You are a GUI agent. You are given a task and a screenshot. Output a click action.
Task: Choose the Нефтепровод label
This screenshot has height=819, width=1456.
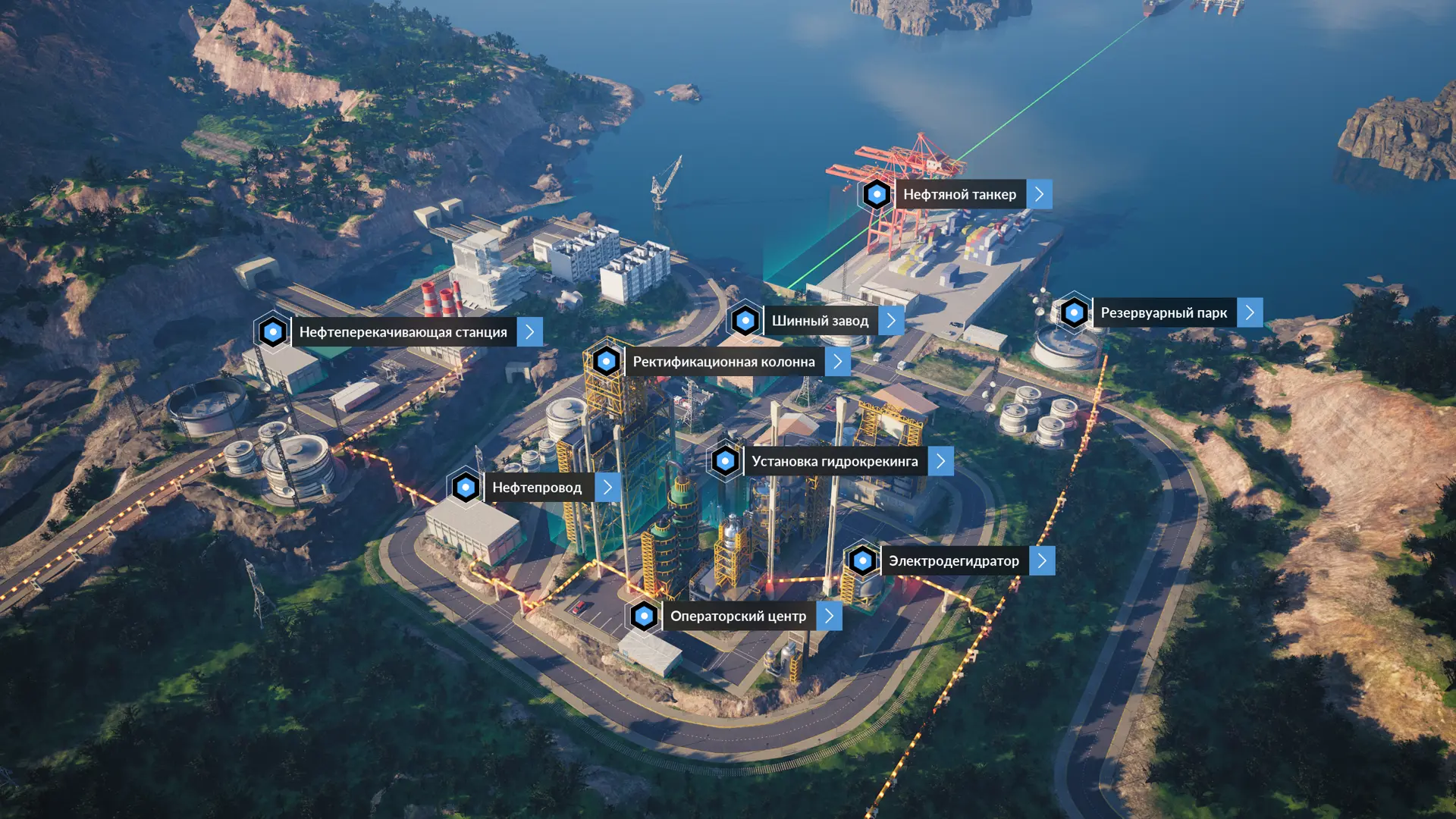537,488
